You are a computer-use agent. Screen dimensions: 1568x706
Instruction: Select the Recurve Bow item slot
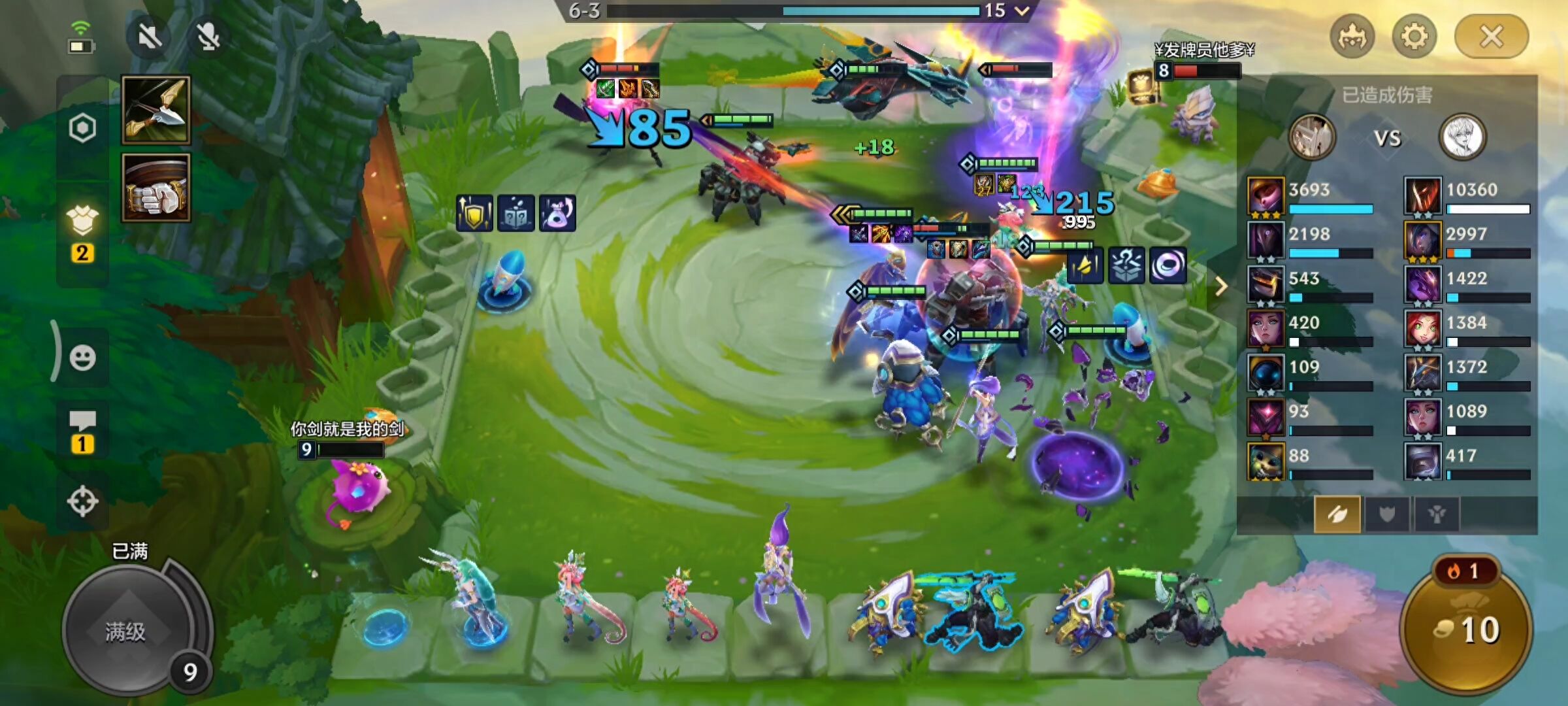pos(155,110)
